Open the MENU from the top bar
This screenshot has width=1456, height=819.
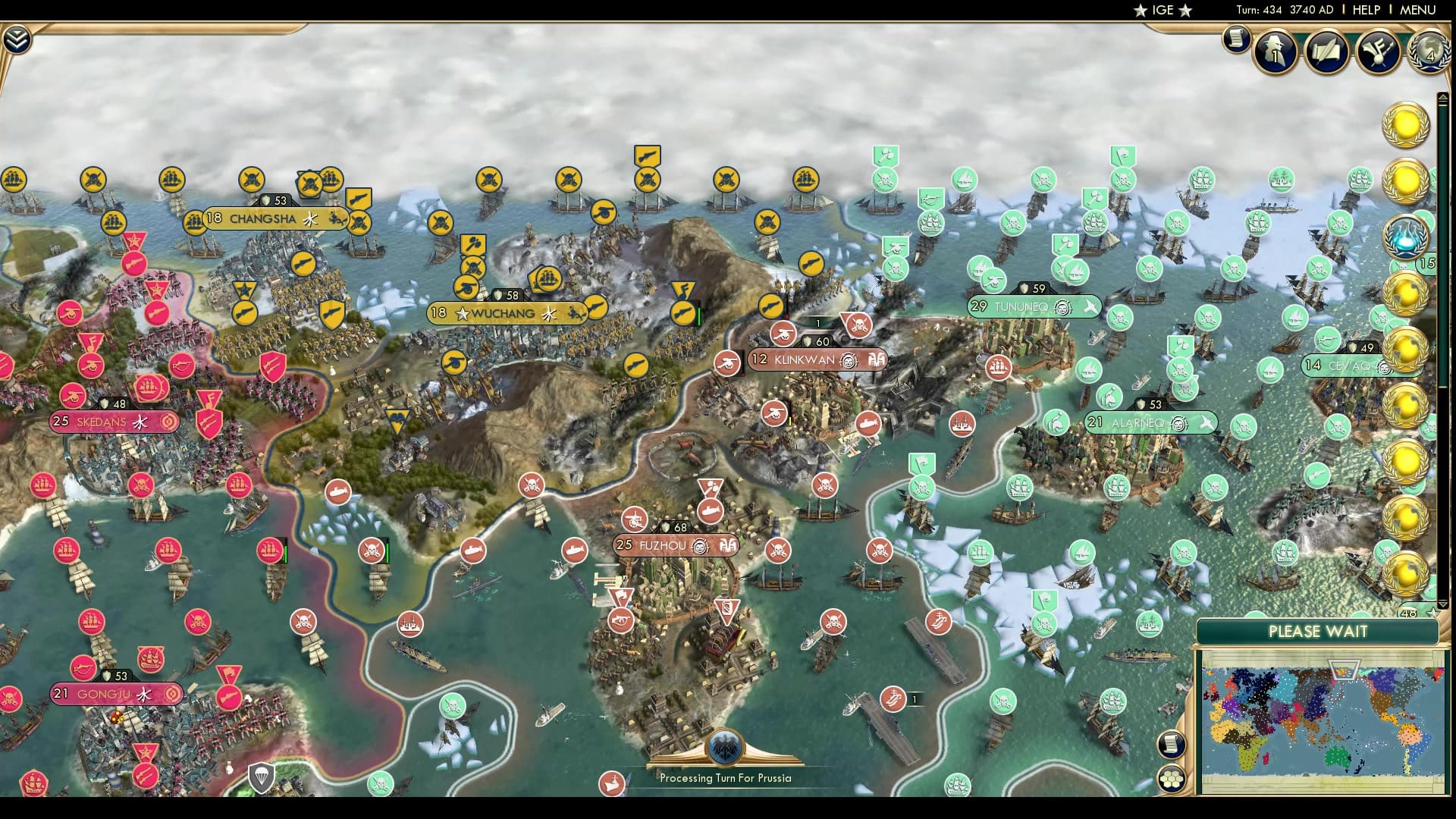point(1417,10)
